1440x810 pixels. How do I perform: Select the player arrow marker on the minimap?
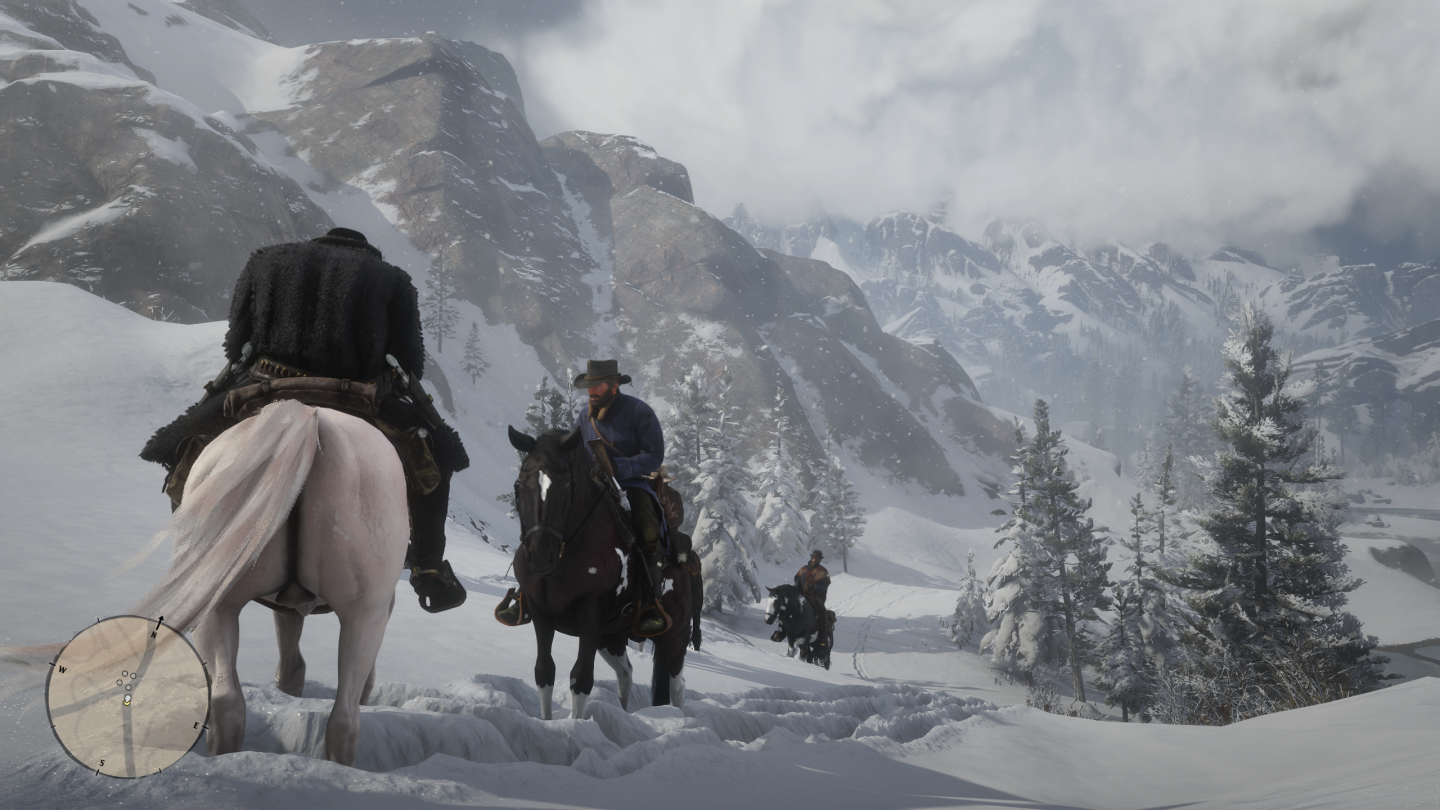(127, 698)
